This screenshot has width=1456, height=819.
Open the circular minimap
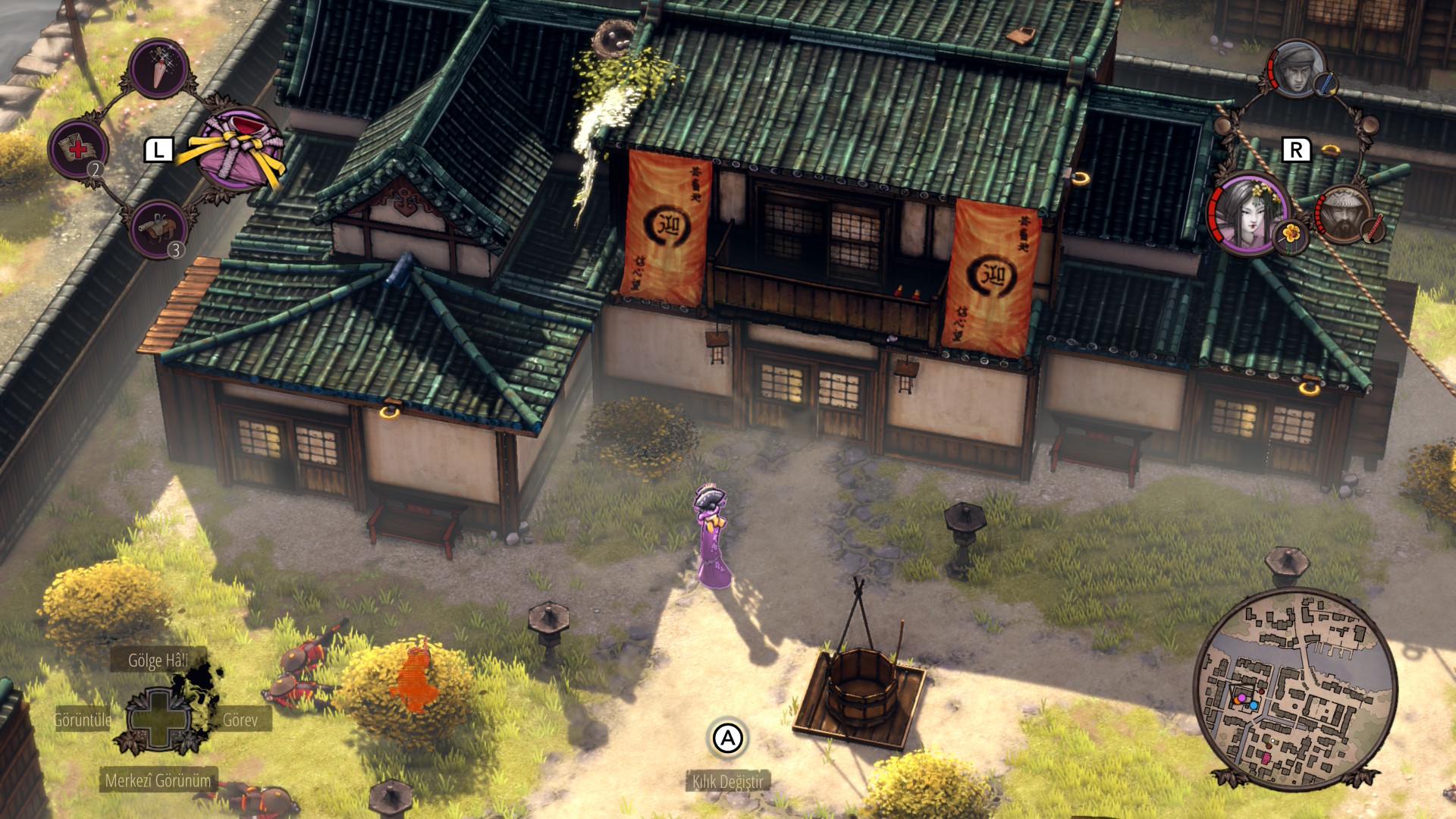point(1294,689)
